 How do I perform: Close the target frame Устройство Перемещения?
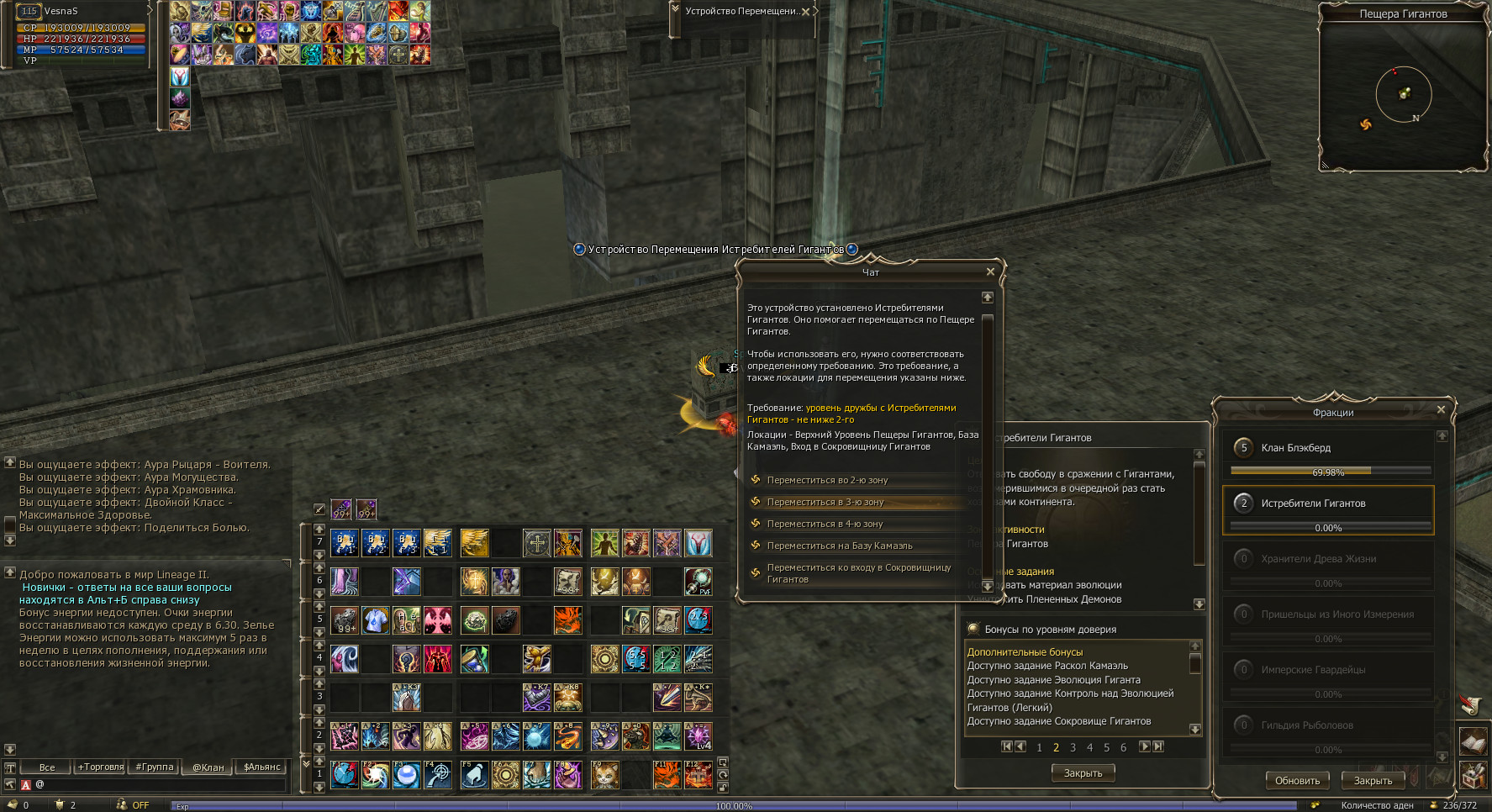805,12
